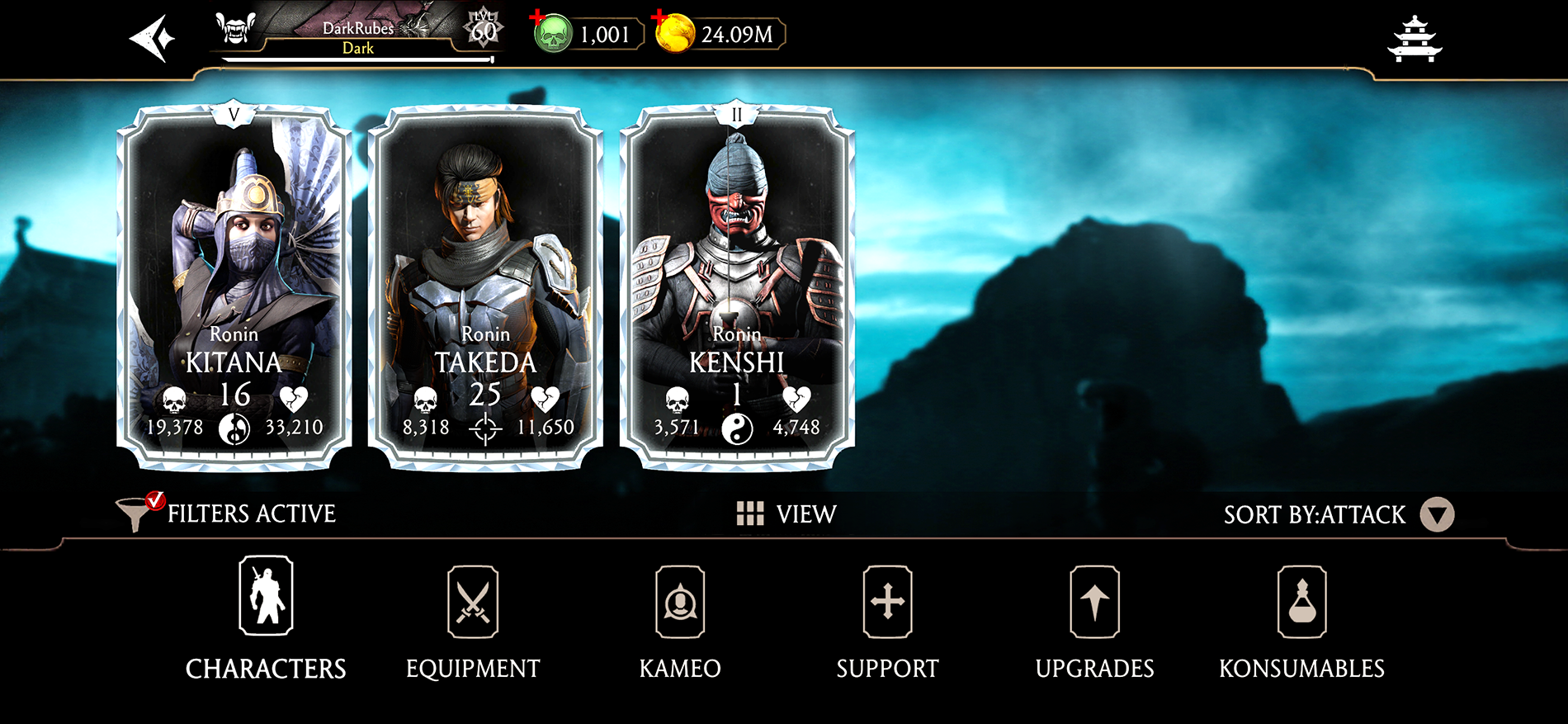1568x724 pixels.
Task: Change the collection grid View
Action: click(786, 513)
